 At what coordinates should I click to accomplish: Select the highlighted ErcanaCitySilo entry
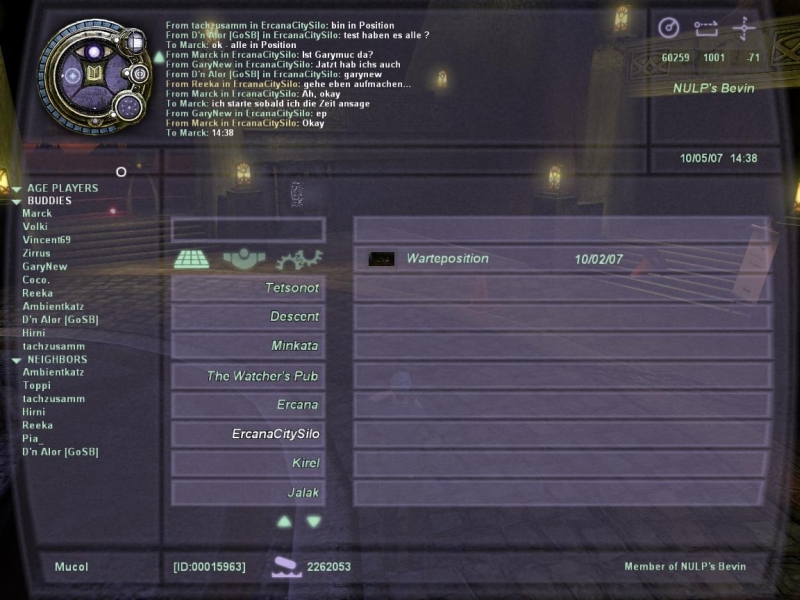(x=248, y=434)
